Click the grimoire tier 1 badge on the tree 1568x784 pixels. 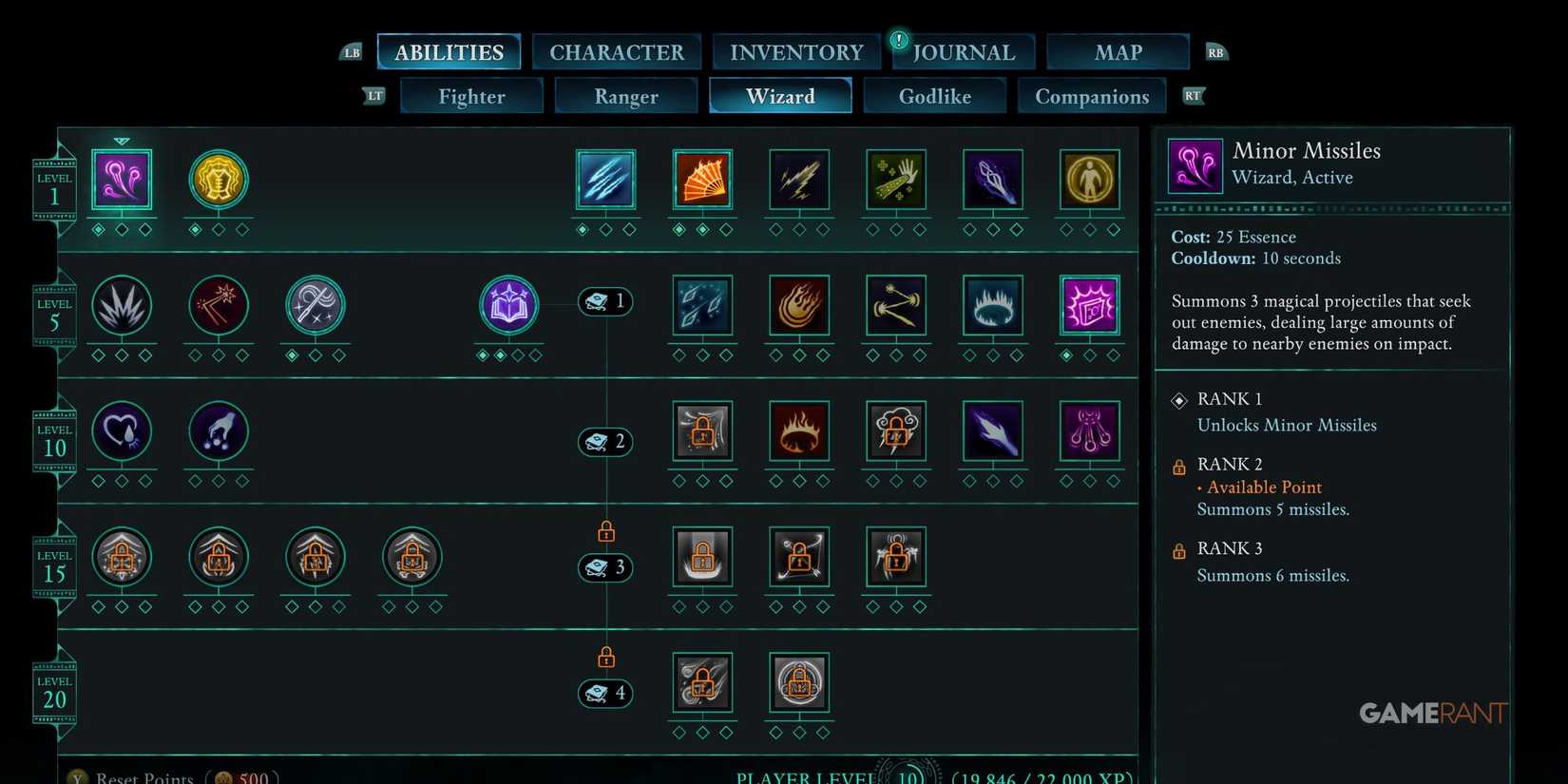tap(605, 301)
